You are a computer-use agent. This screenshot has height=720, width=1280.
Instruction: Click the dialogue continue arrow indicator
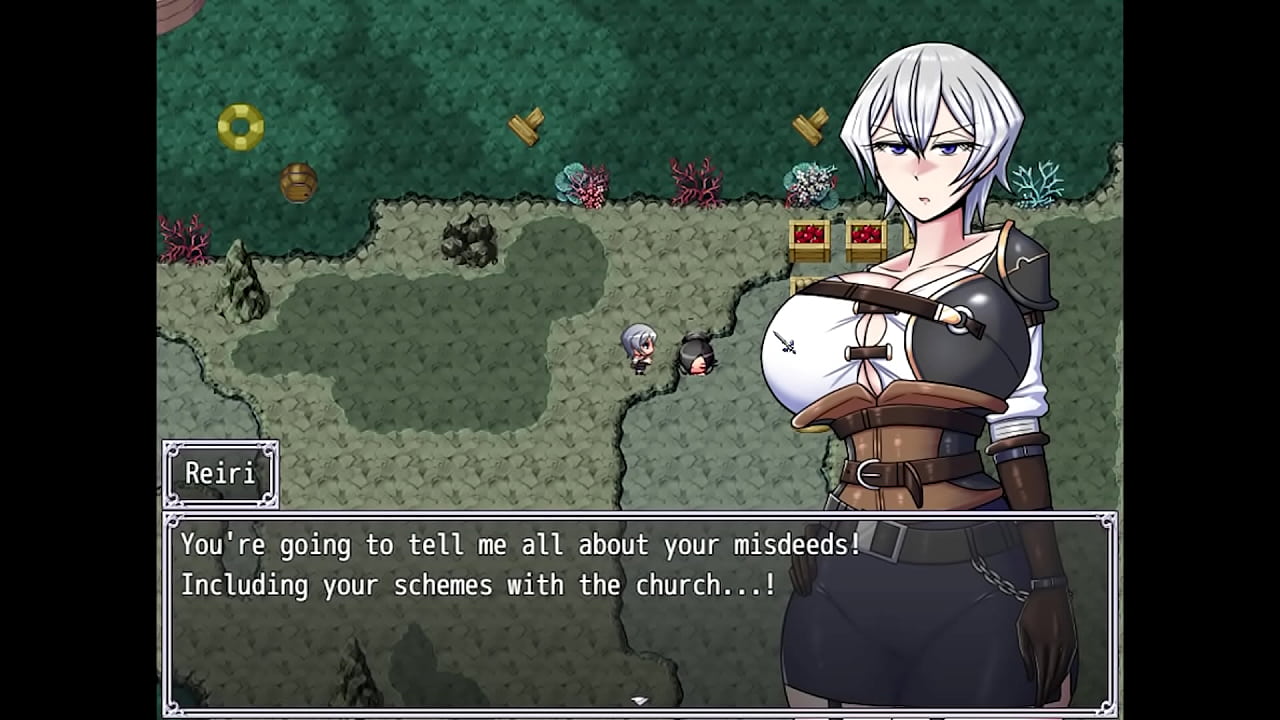point(639,701)
